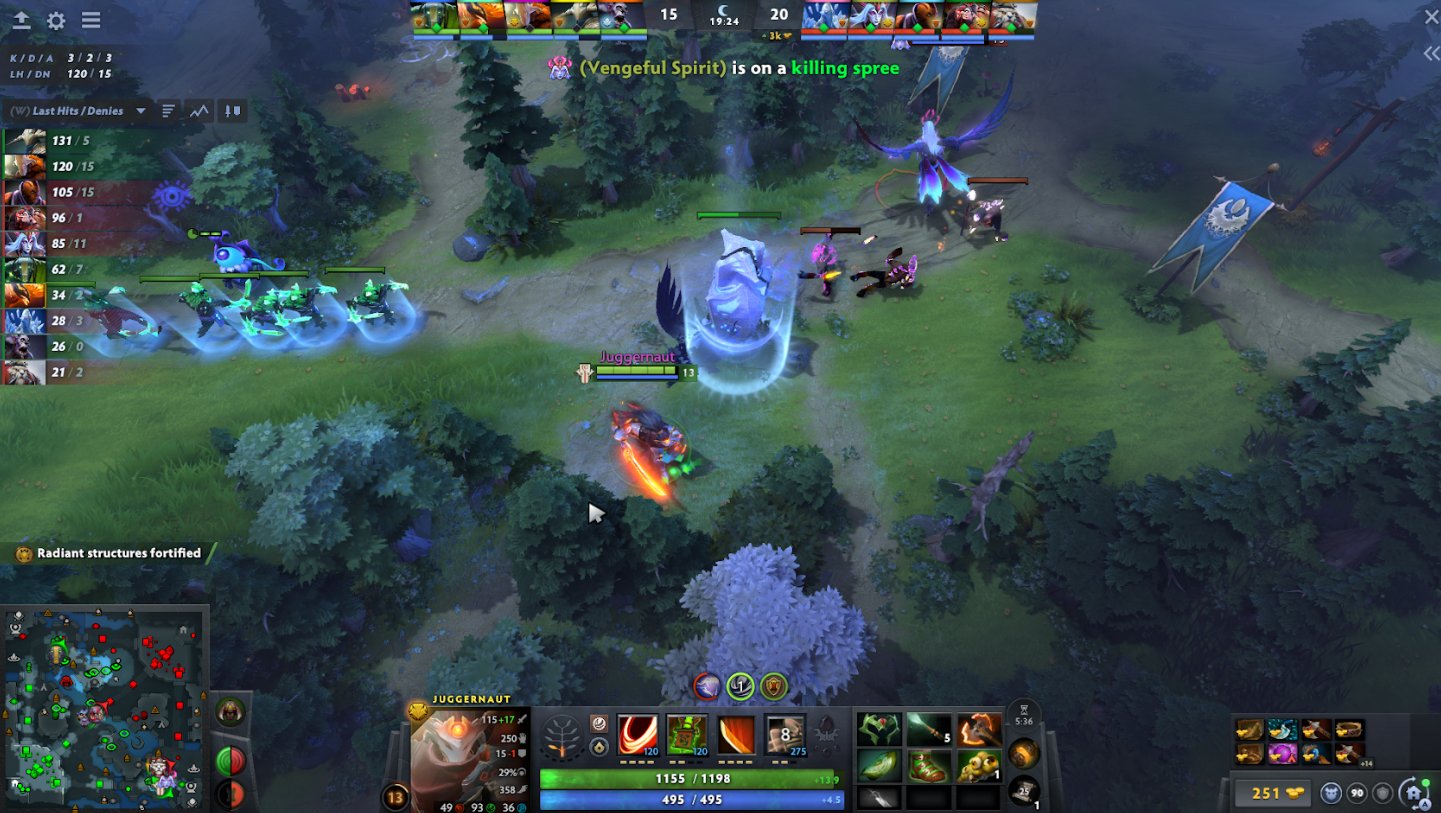Open the Last Hits / Denies dropdown
1441x813 pixels.
(x=140, y=111)
